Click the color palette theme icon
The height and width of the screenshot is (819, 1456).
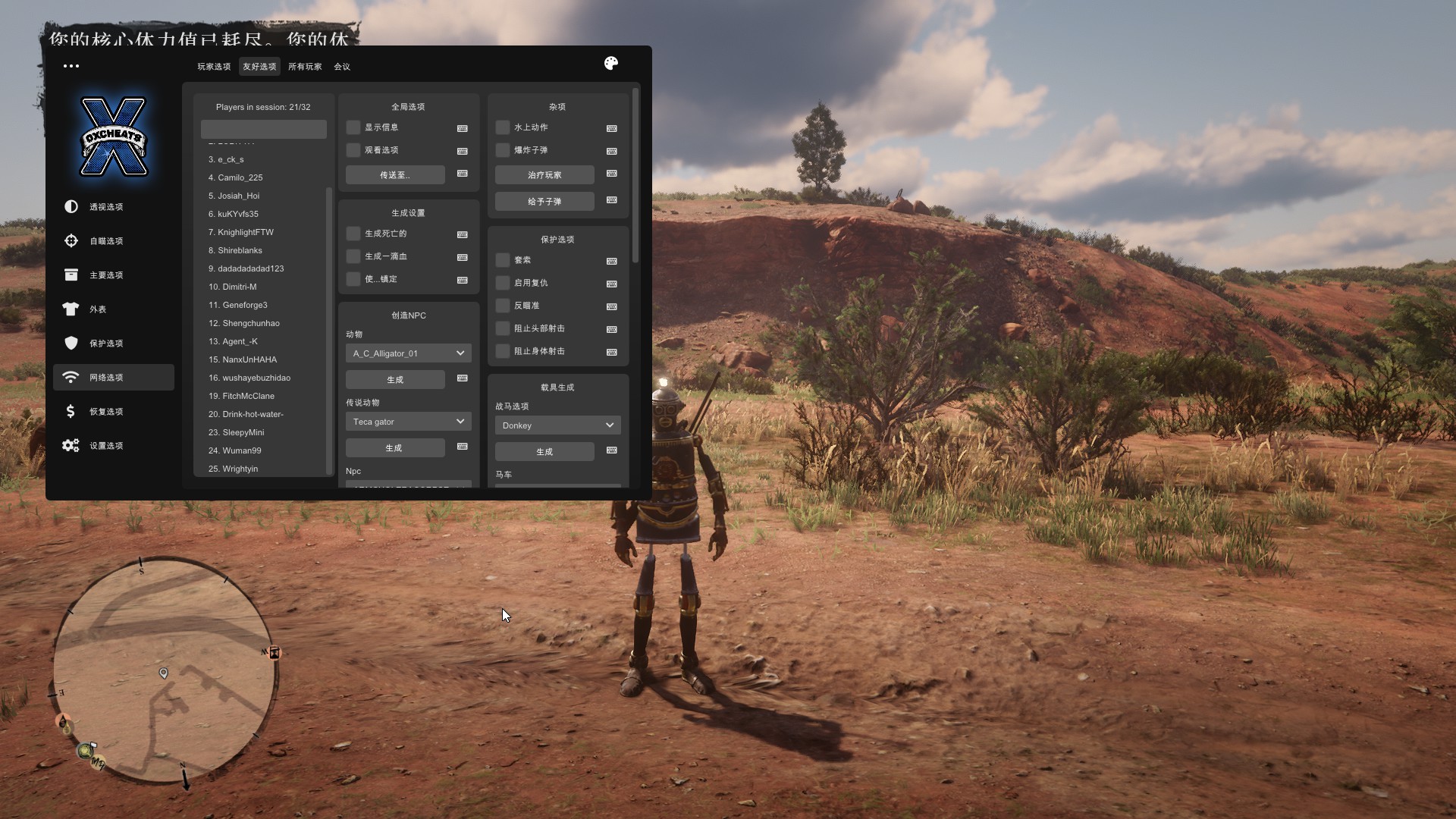point(611,64)
